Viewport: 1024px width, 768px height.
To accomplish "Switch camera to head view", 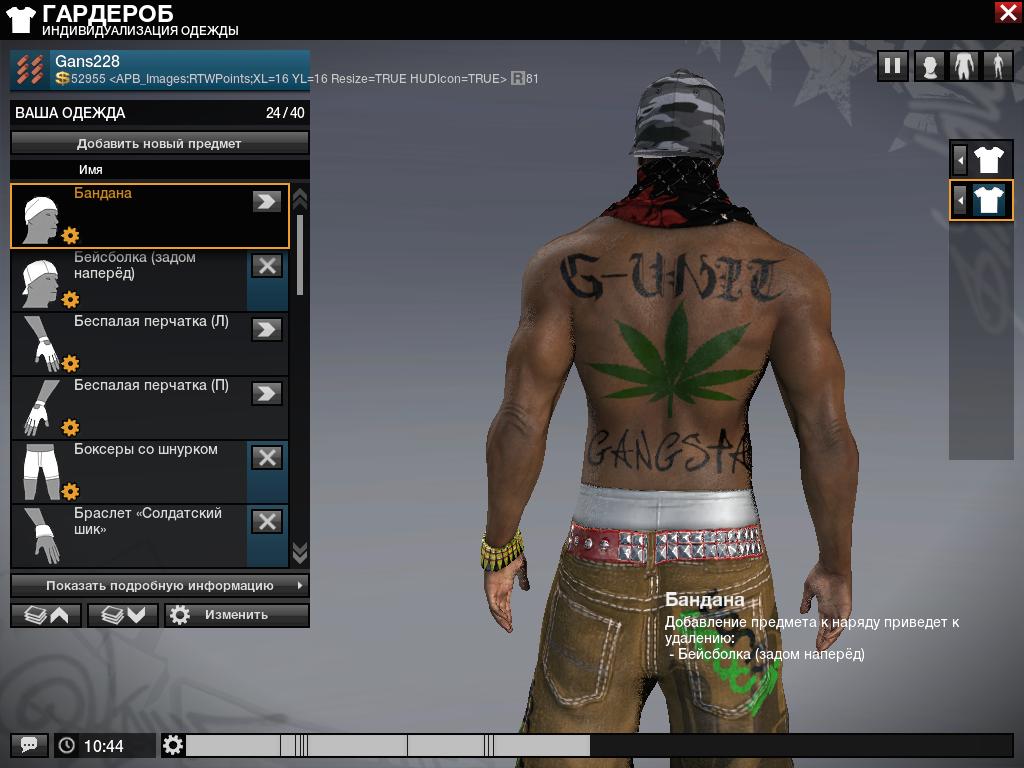I will point(930,66).
